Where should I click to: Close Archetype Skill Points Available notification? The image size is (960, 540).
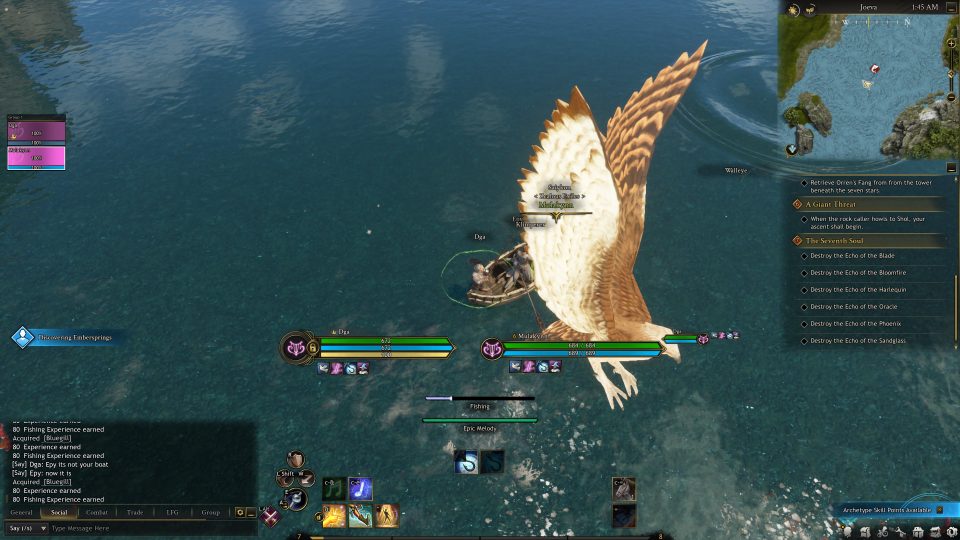(x=939, y=510)
